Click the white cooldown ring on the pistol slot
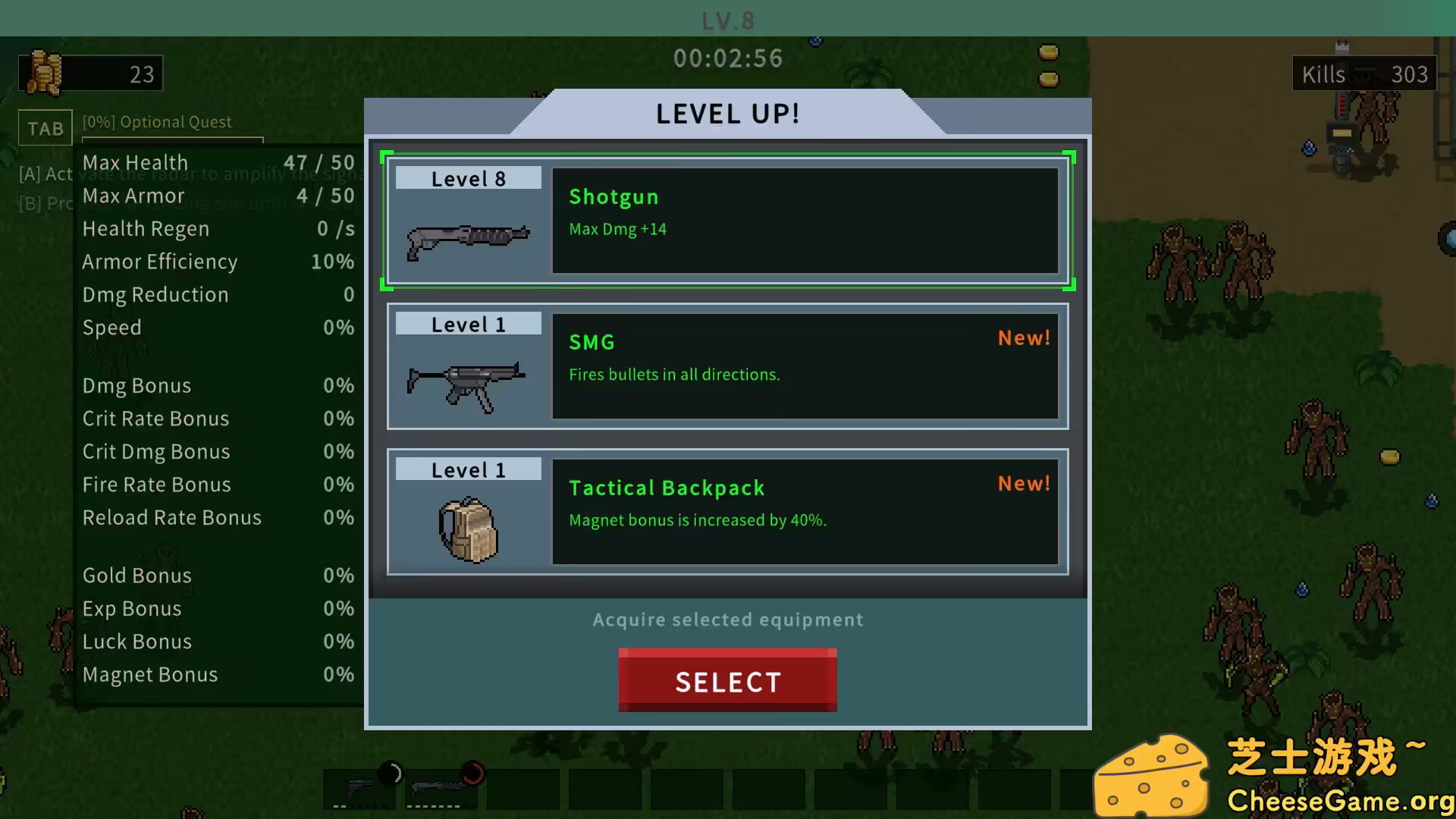 pyautogui.click(x=390, y=773)
